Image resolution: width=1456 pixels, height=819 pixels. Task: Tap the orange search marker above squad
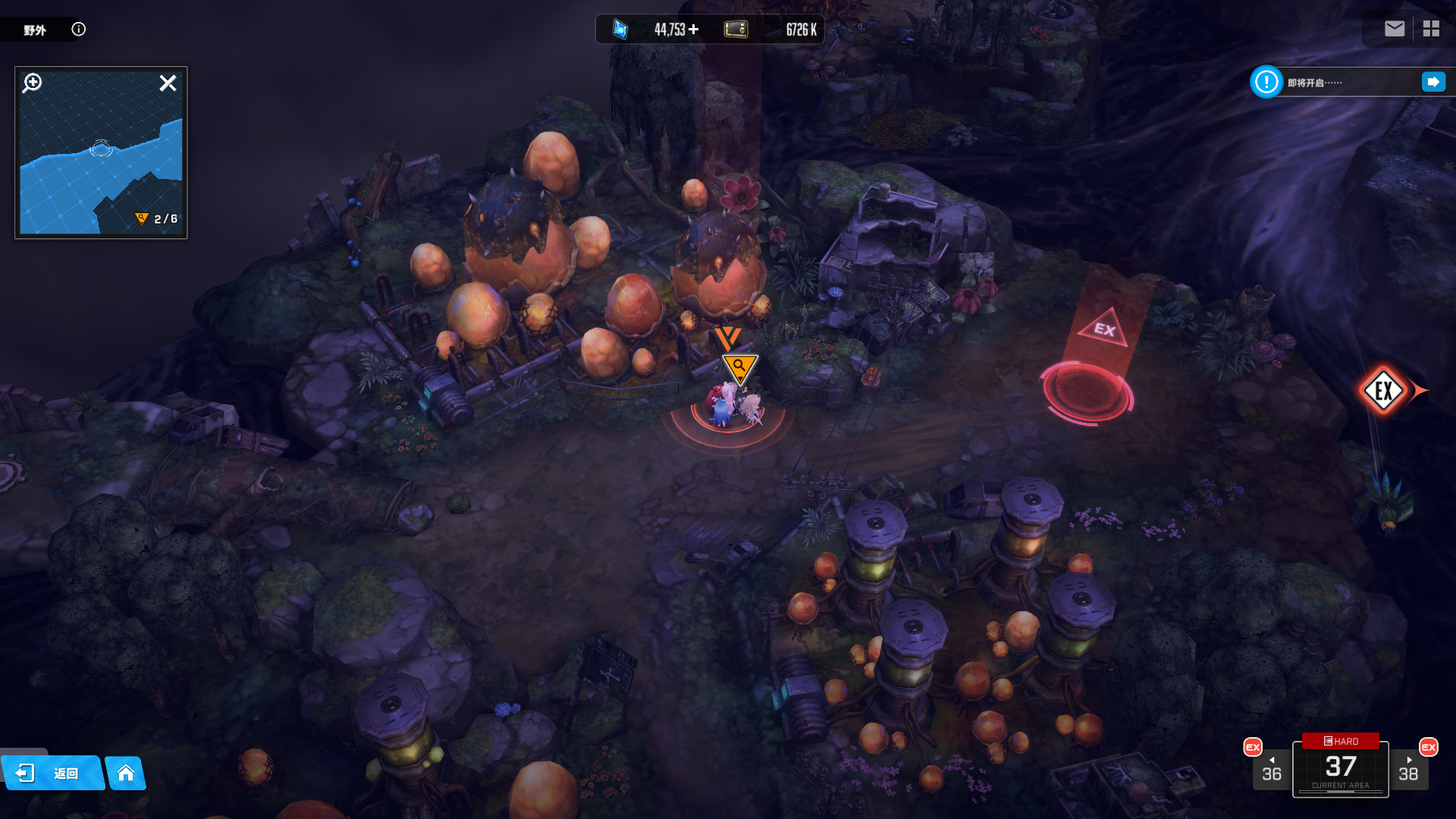click(739, 368)
